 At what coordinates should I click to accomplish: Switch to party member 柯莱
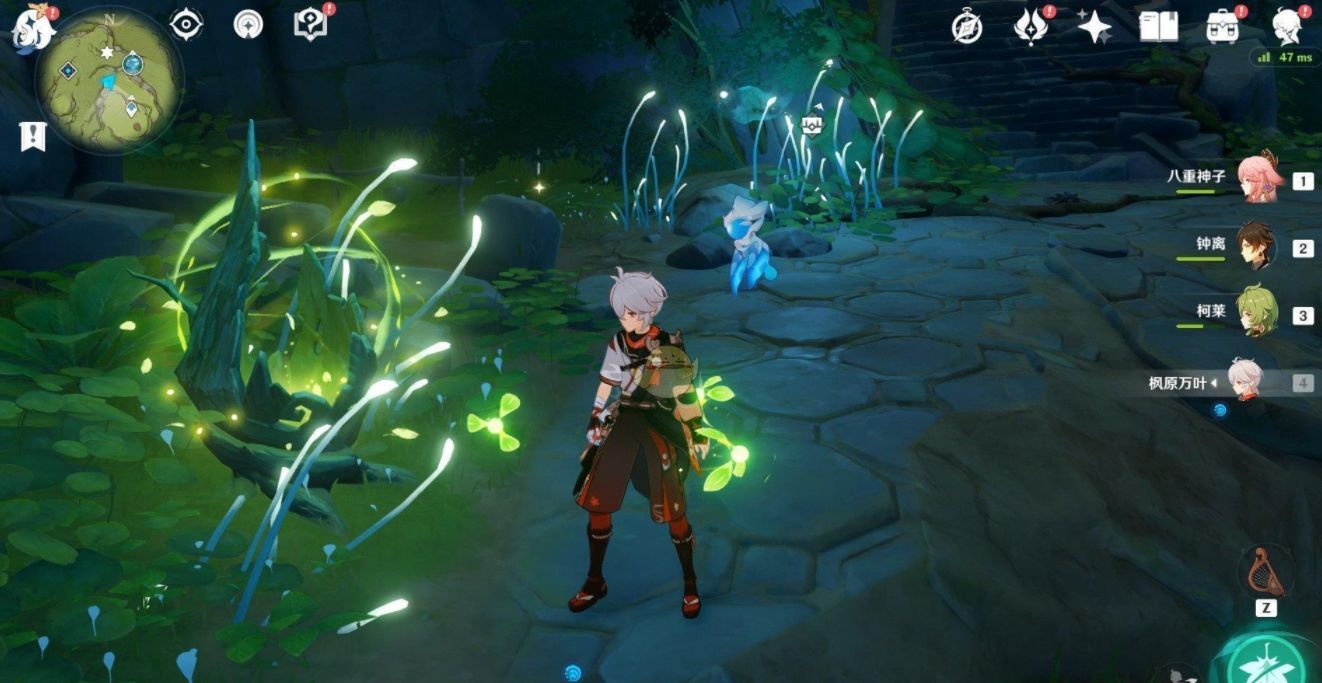click(1257, 313)
